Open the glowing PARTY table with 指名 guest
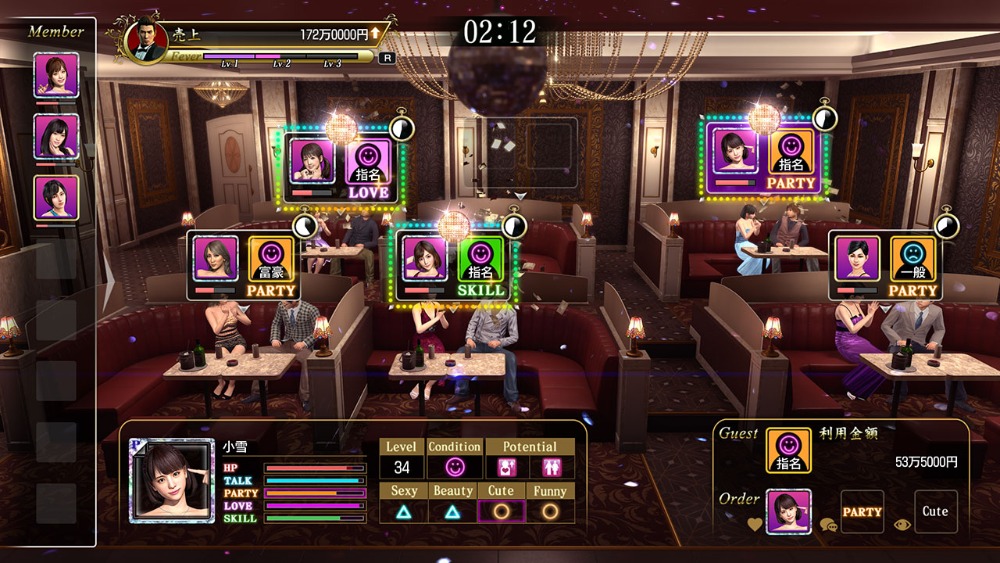Screen dimensions: 1000x563 point(765,157)
